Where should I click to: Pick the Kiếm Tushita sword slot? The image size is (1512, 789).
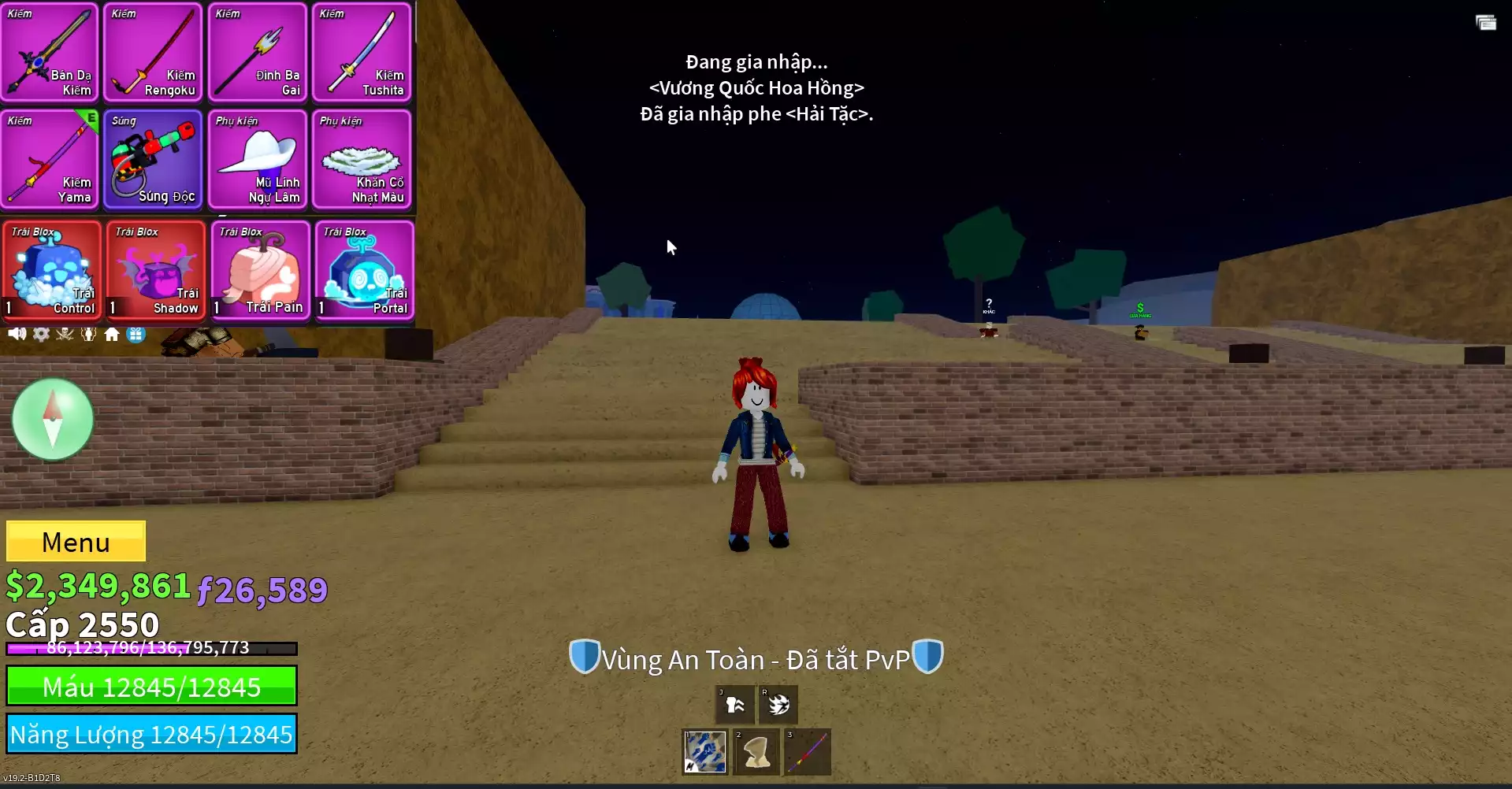pos(362,53)
